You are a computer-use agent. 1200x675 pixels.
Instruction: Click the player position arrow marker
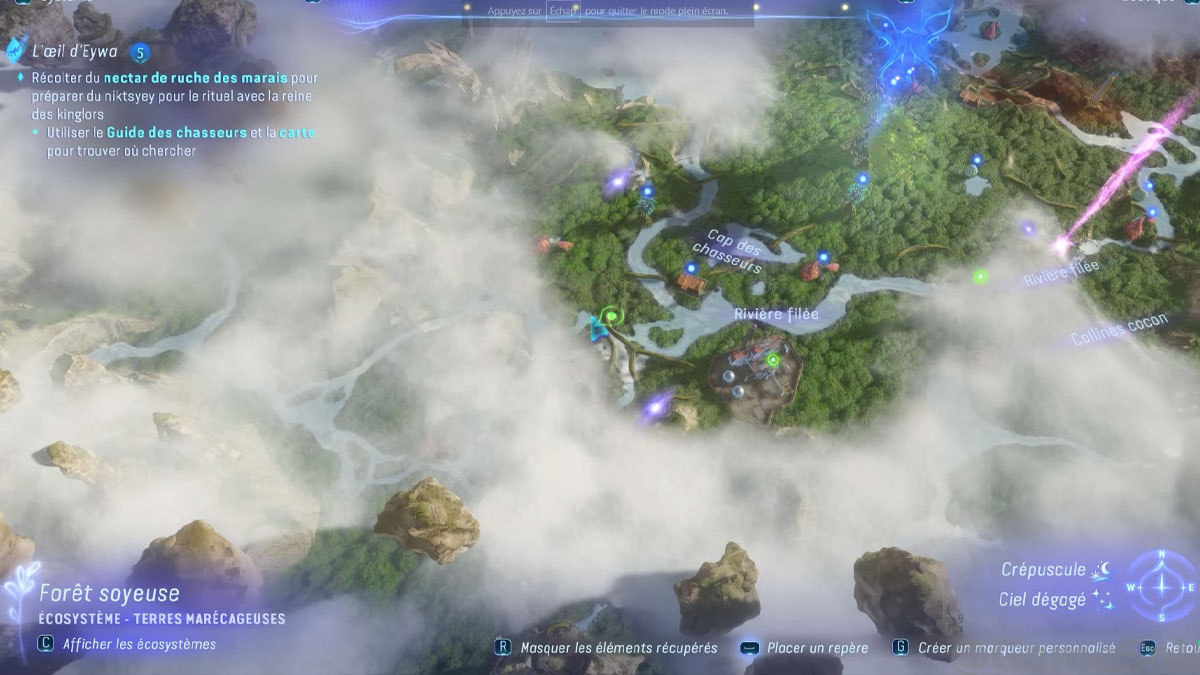pyautogui.click(x=599, y=327)
